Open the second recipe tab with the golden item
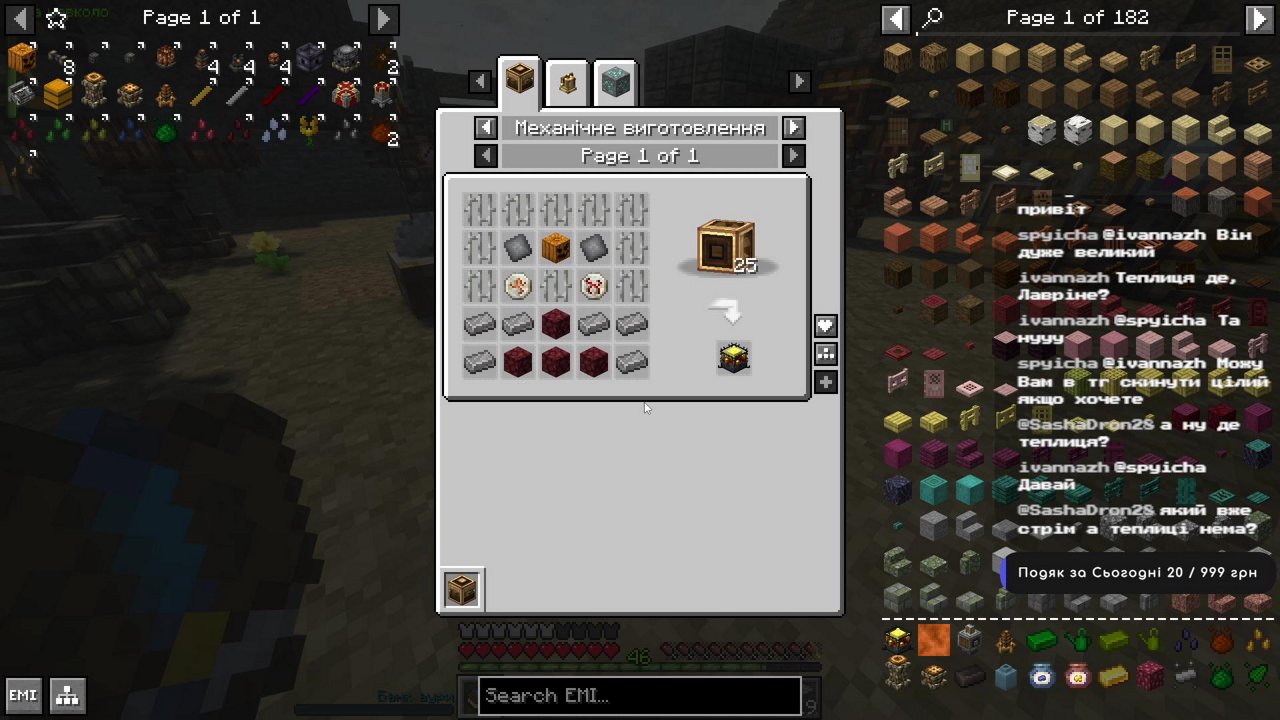This screenshot has height=720, width=1280. click(567, 81)
